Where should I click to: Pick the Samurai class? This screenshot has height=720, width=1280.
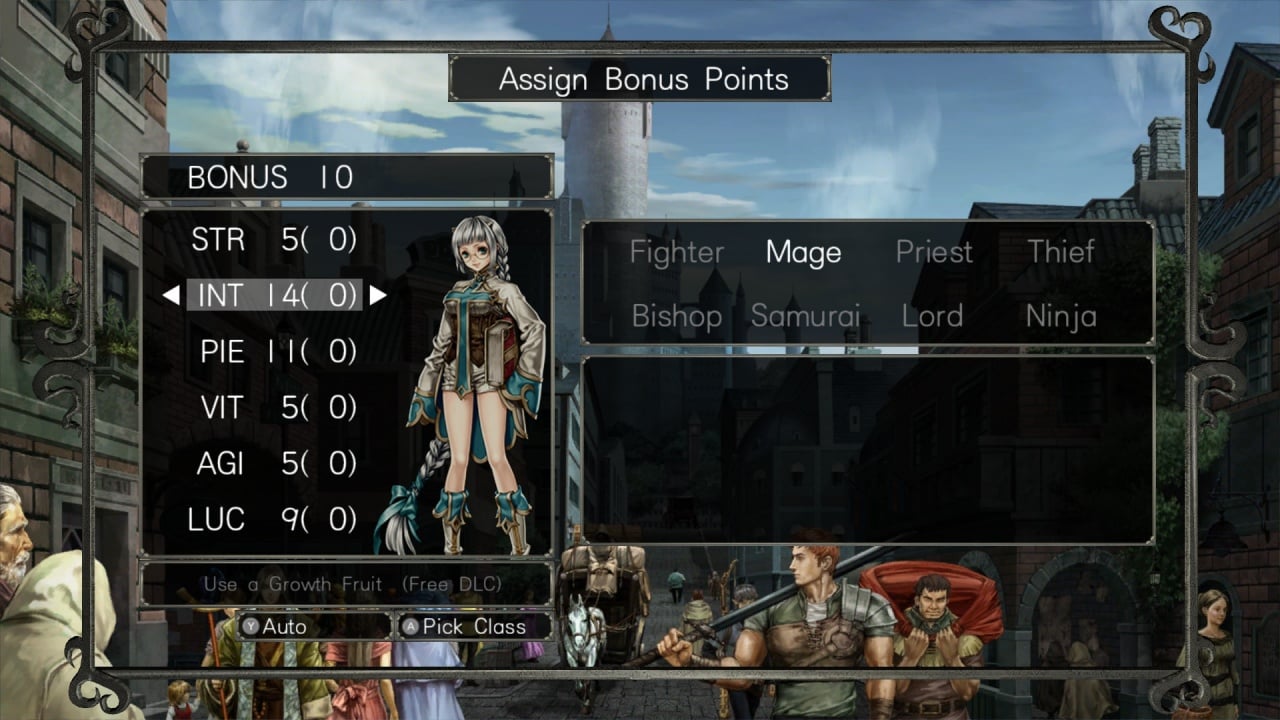click(805, 317)
